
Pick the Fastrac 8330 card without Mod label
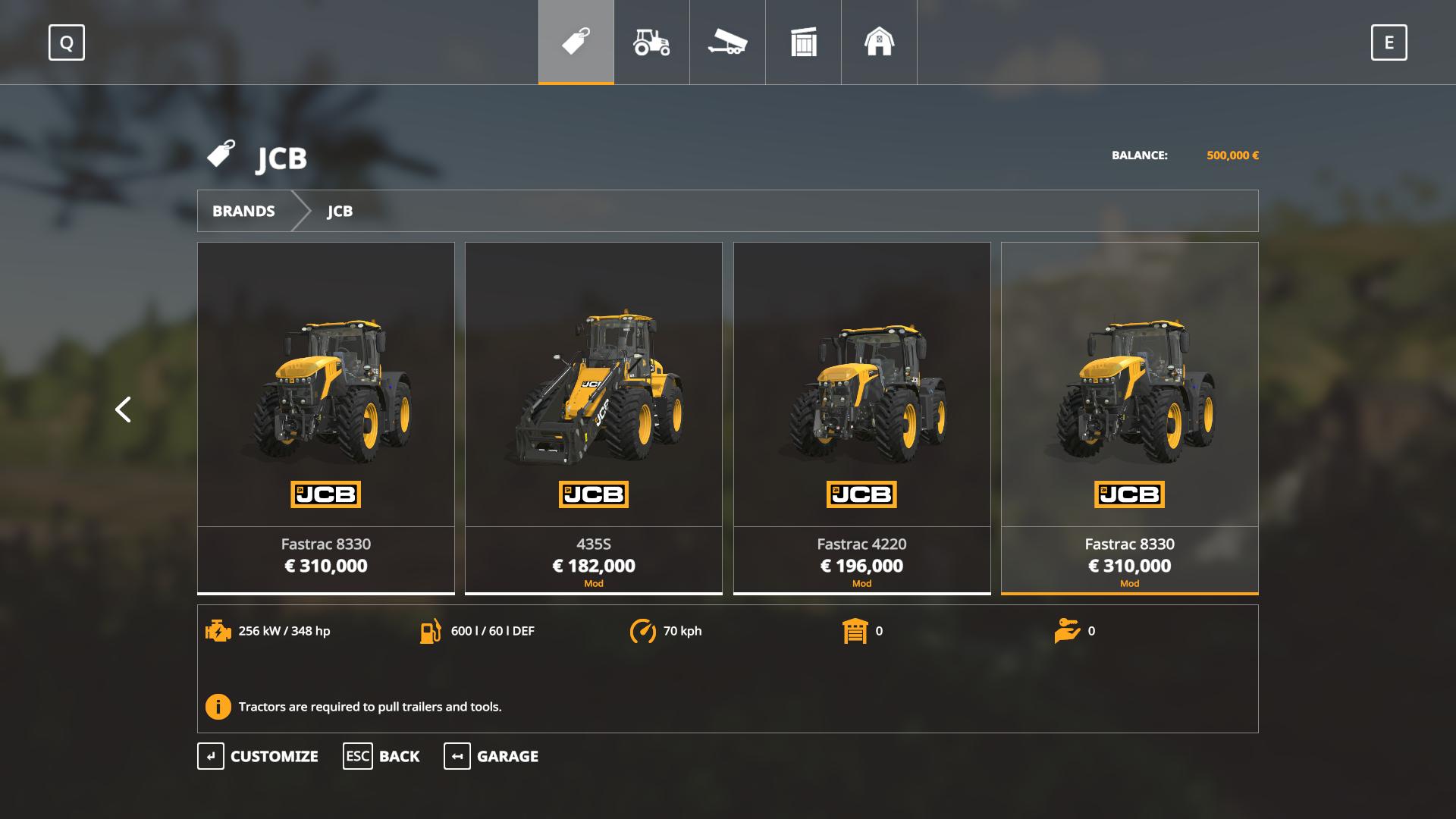(325, 417)
